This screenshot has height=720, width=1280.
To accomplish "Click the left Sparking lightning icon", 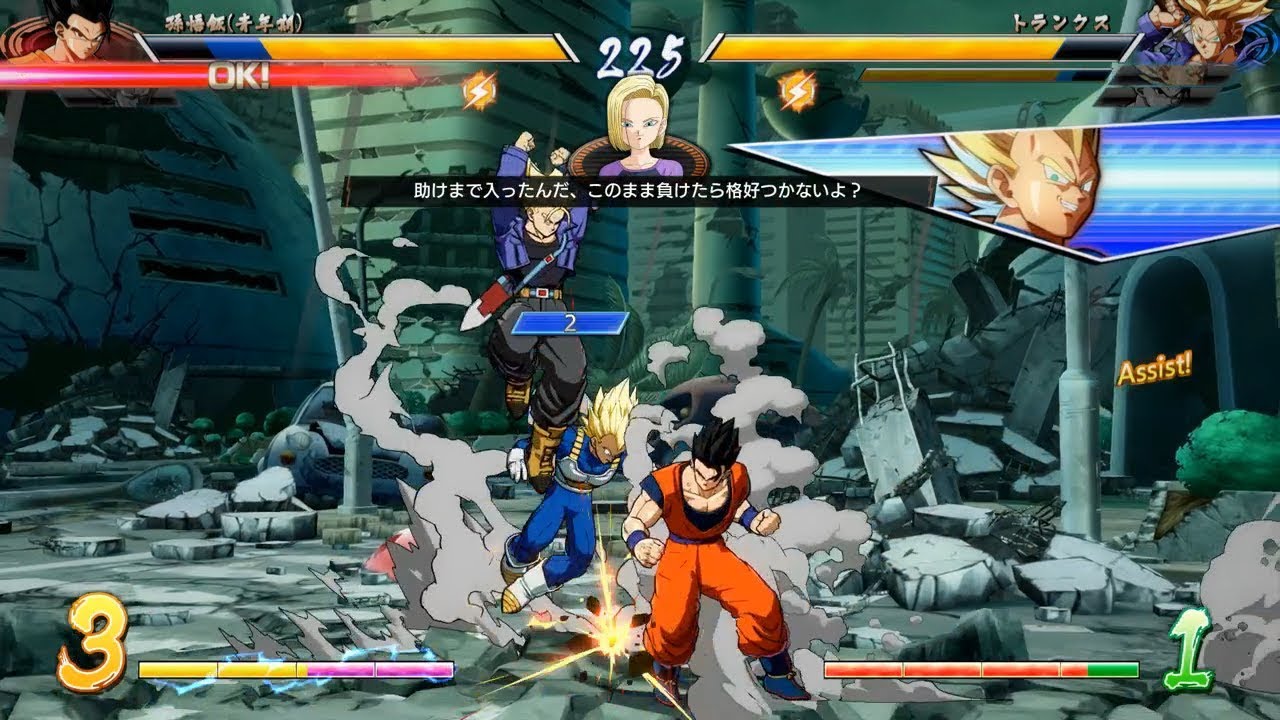I will [x=481, y=90].
